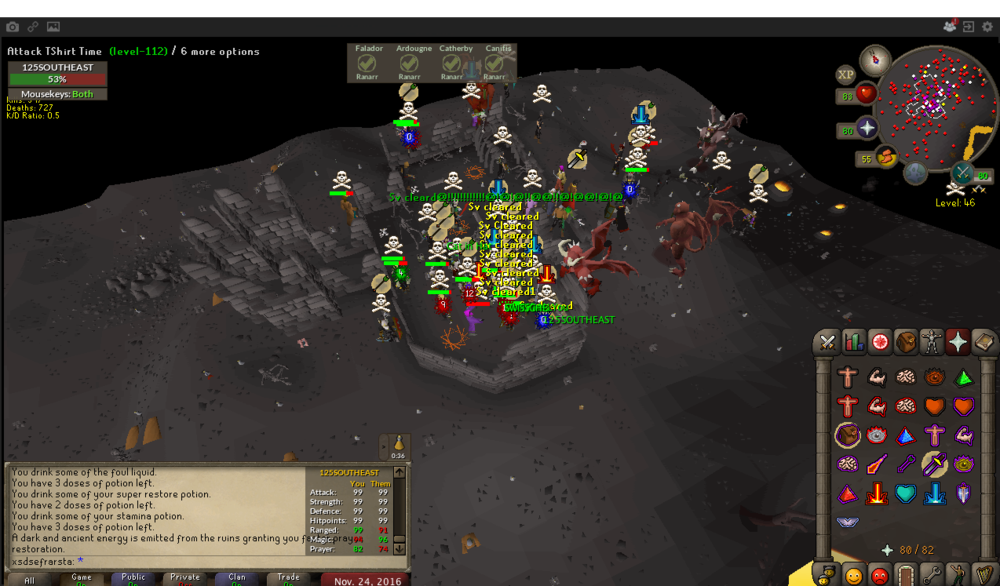Toggle the Protect from Melee prayer

coord(936,462)
